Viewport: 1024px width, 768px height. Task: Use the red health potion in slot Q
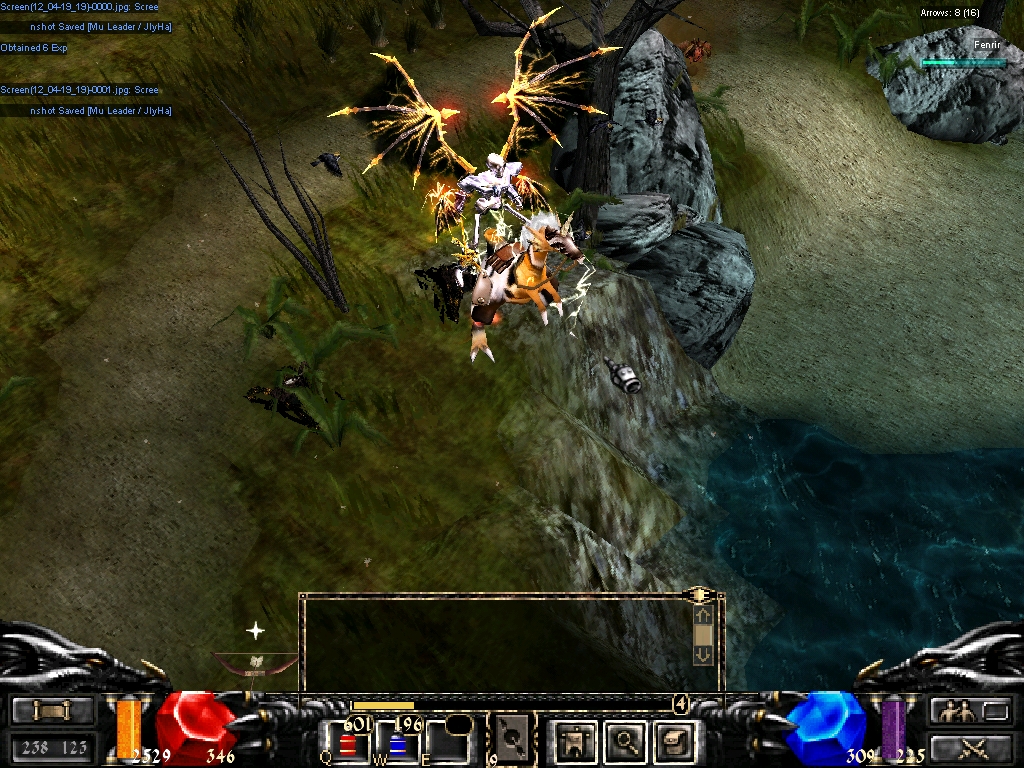click(x=347, y=743)
